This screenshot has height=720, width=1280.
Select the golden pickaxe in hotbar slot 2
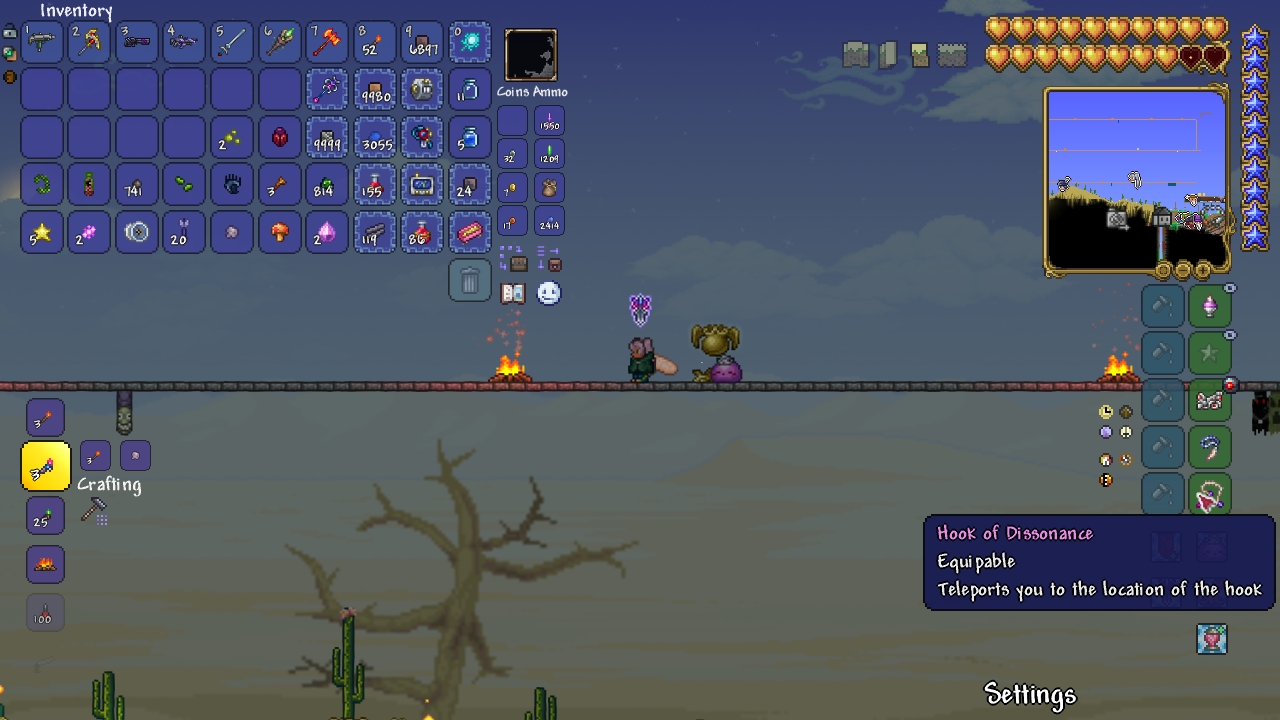(89, 42)
